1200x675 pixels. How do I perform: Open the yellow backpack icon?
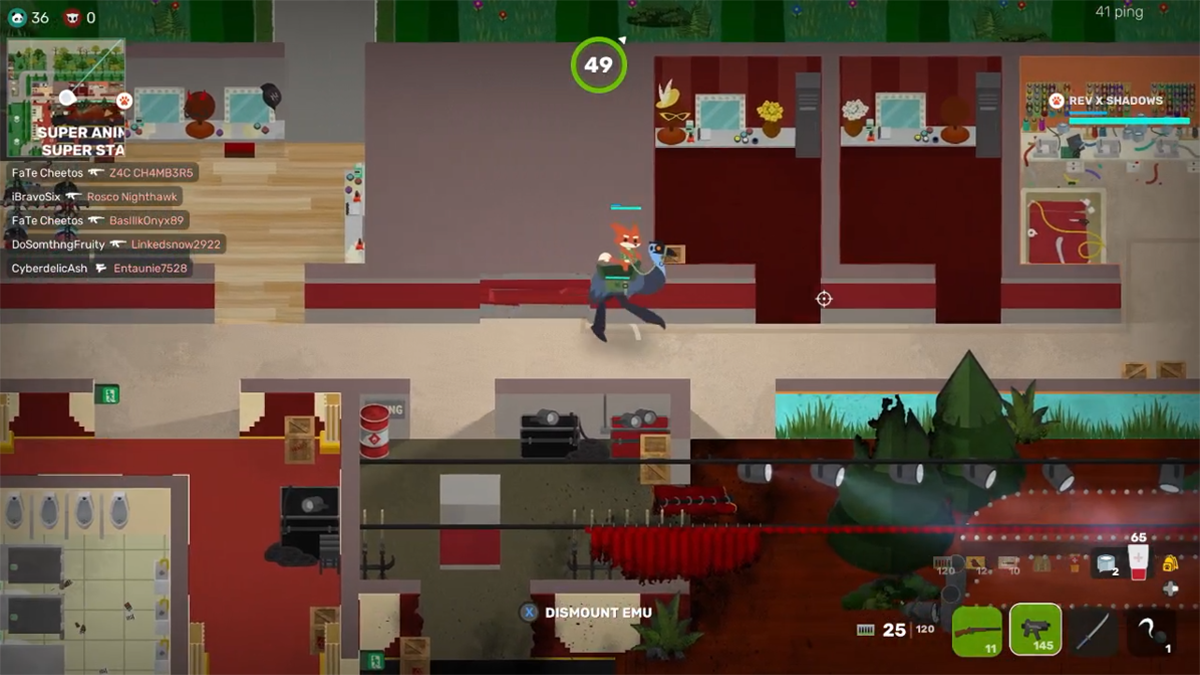[1169, 564]
